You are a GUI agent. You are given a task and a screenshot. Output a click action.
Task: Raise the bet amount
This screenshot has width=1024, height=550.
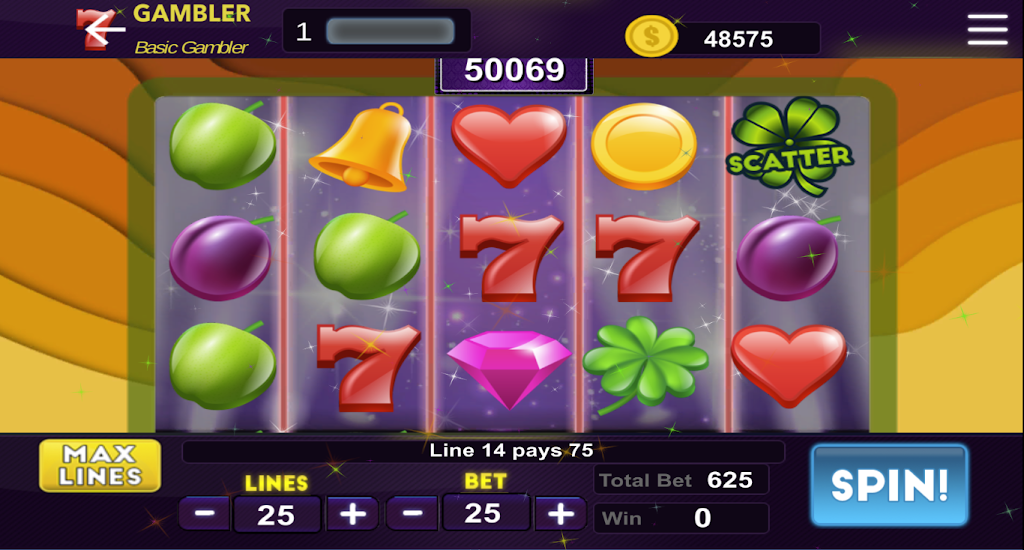[561, 514]
